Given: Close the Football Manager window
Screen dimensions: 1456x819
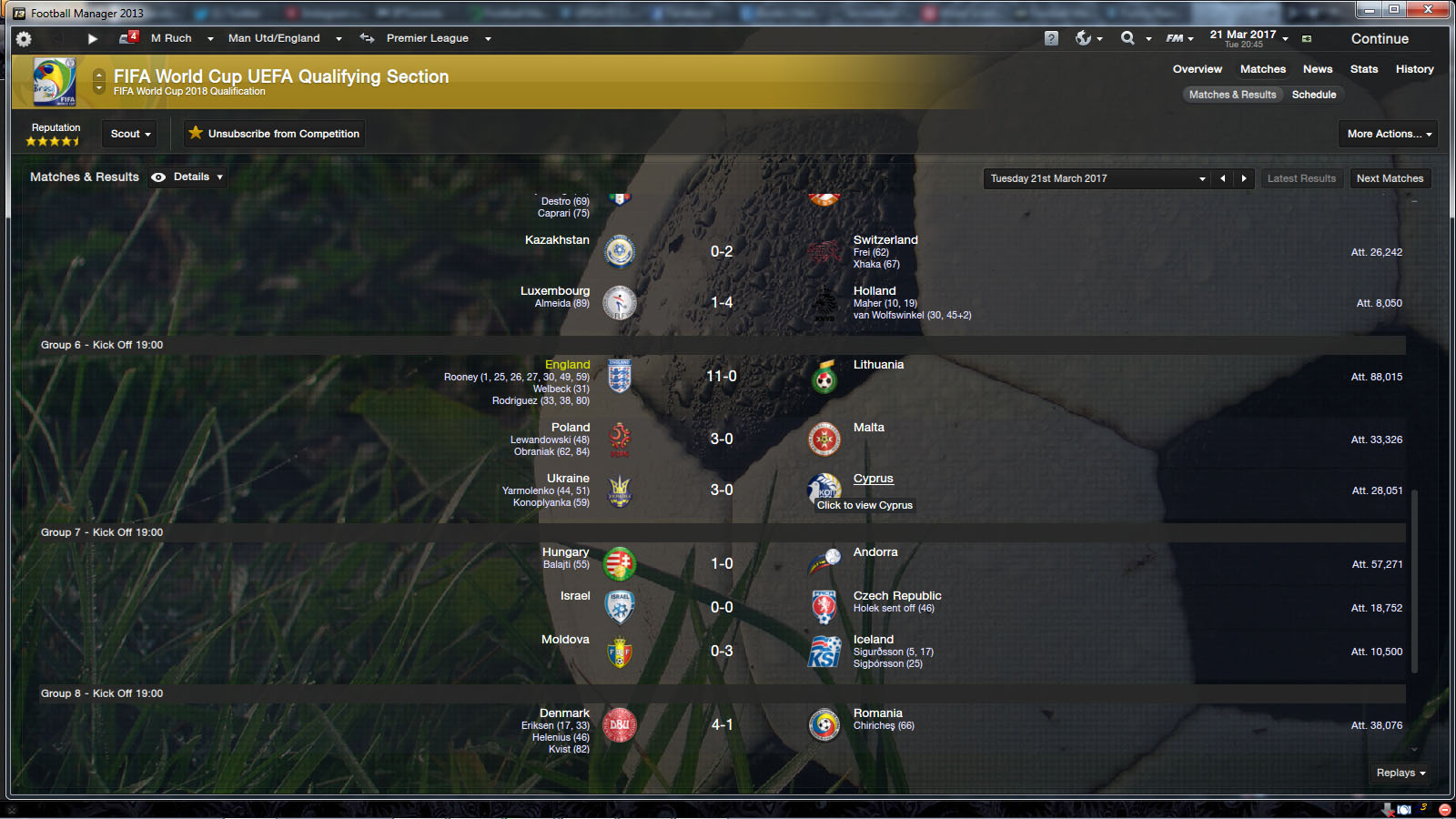Looking at the screenshot, I should coord(1428,9).
